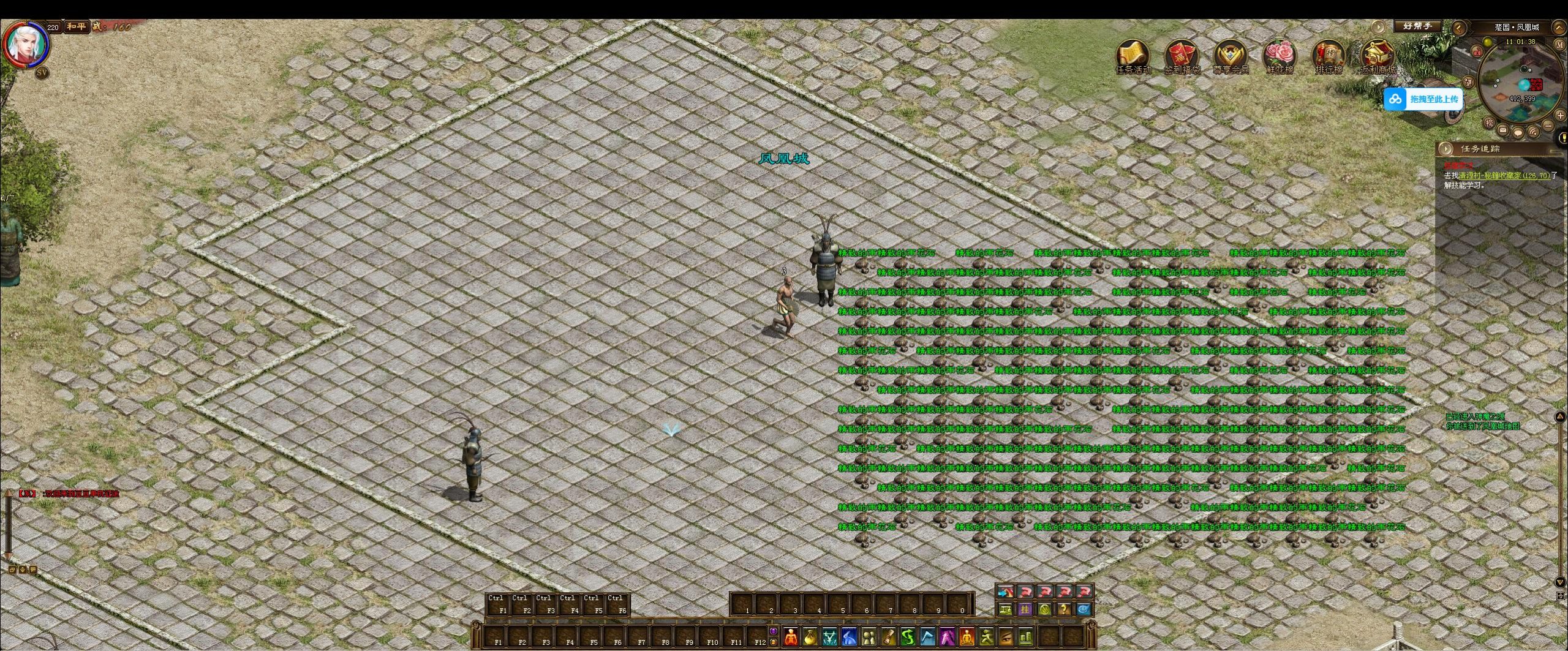This screenshot has width=1568, height=651.
Task: Click the 好帮手 helper button
Action: [1417, 26]
